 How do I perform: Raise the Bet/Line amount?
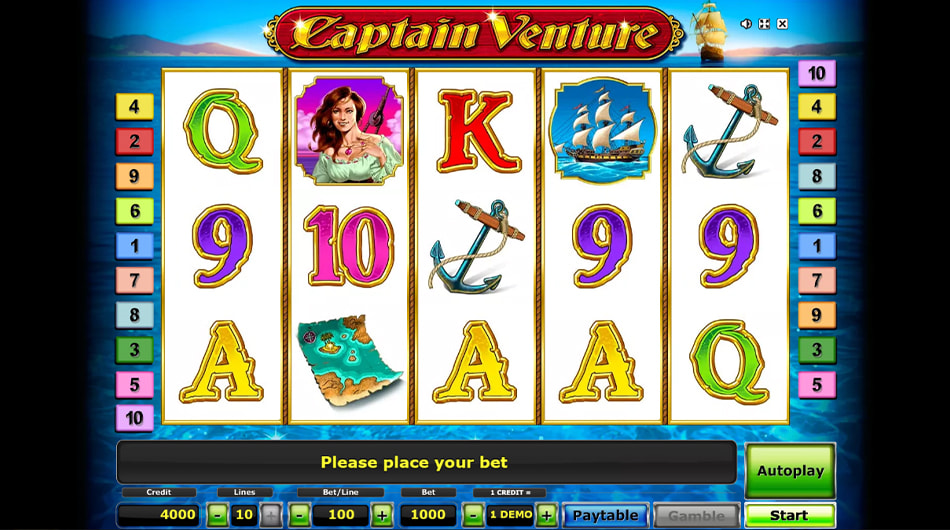click(x=381, y=515)
